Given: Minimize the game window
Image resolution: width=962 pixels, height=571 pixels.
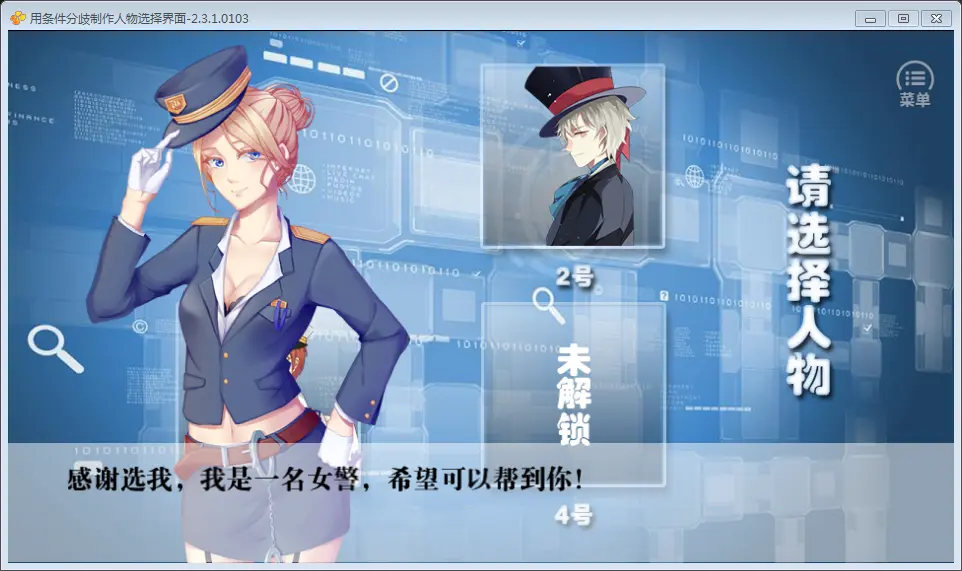Looking at the screenshot, I should tap(870, 18).
